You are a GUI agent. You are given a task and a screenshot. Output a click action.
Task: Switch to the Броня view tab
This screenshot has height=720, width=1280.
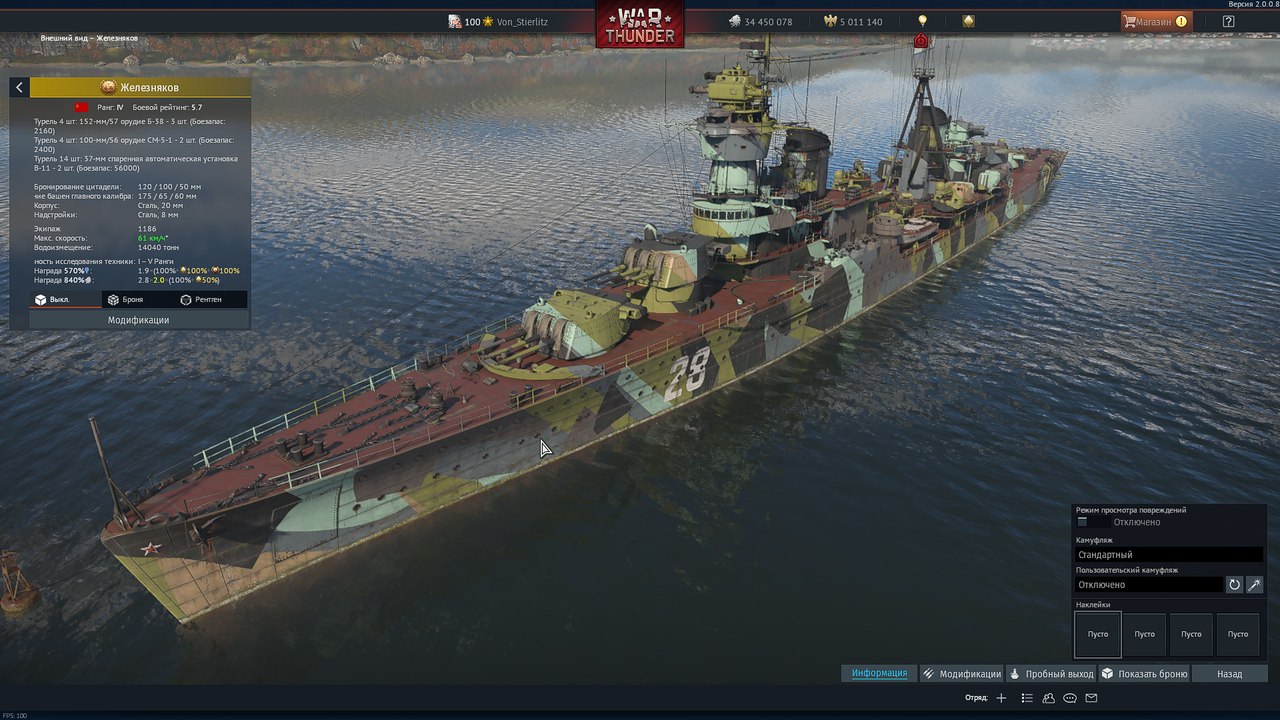(x=126, y=299)
